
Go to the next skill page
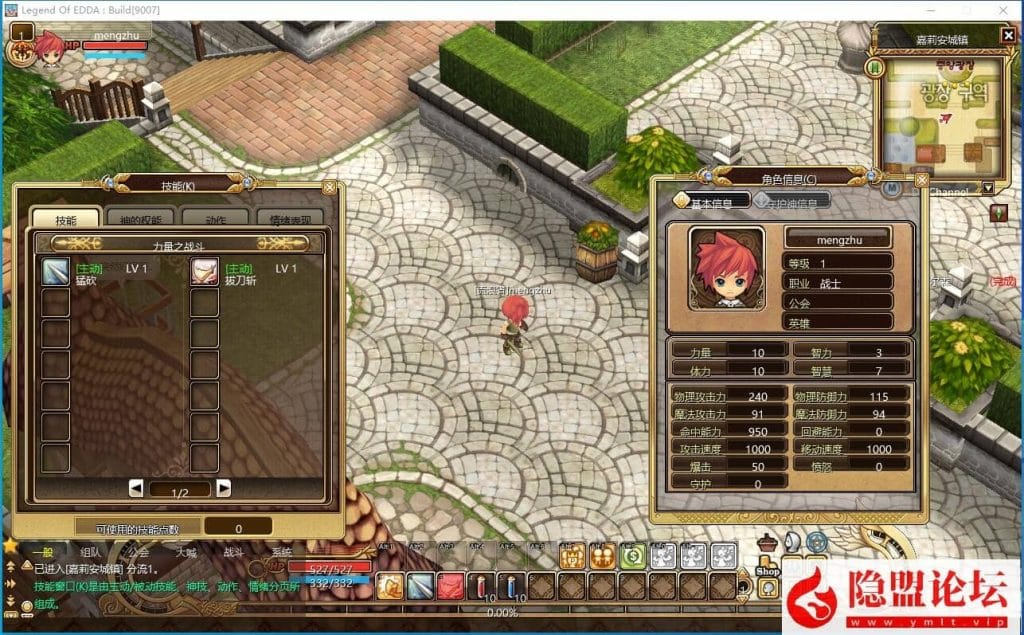coord(224,488)
